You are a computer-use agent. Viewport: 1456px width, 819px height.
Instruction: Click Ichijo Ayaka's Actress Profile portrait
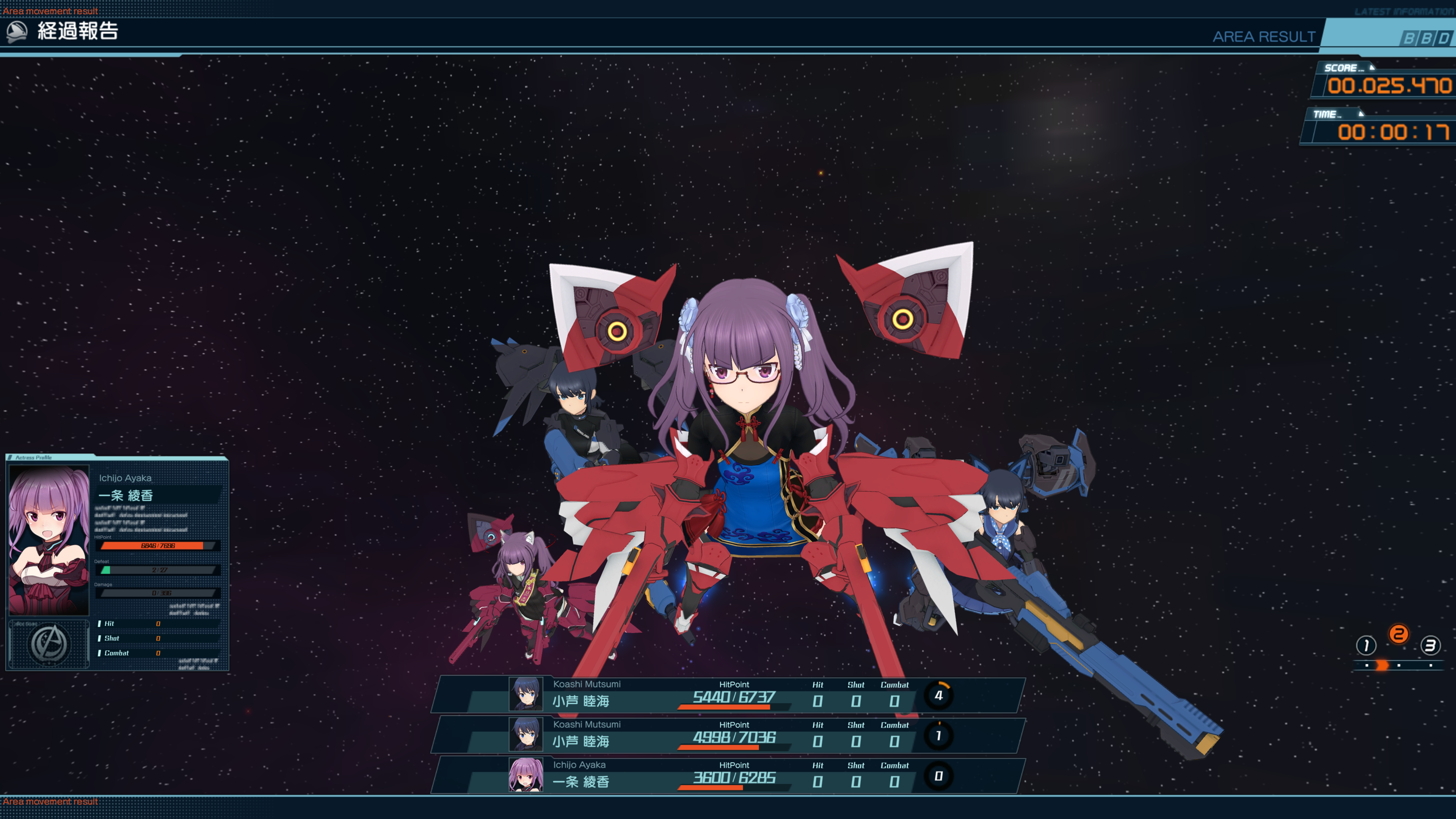tap(49, 540)
